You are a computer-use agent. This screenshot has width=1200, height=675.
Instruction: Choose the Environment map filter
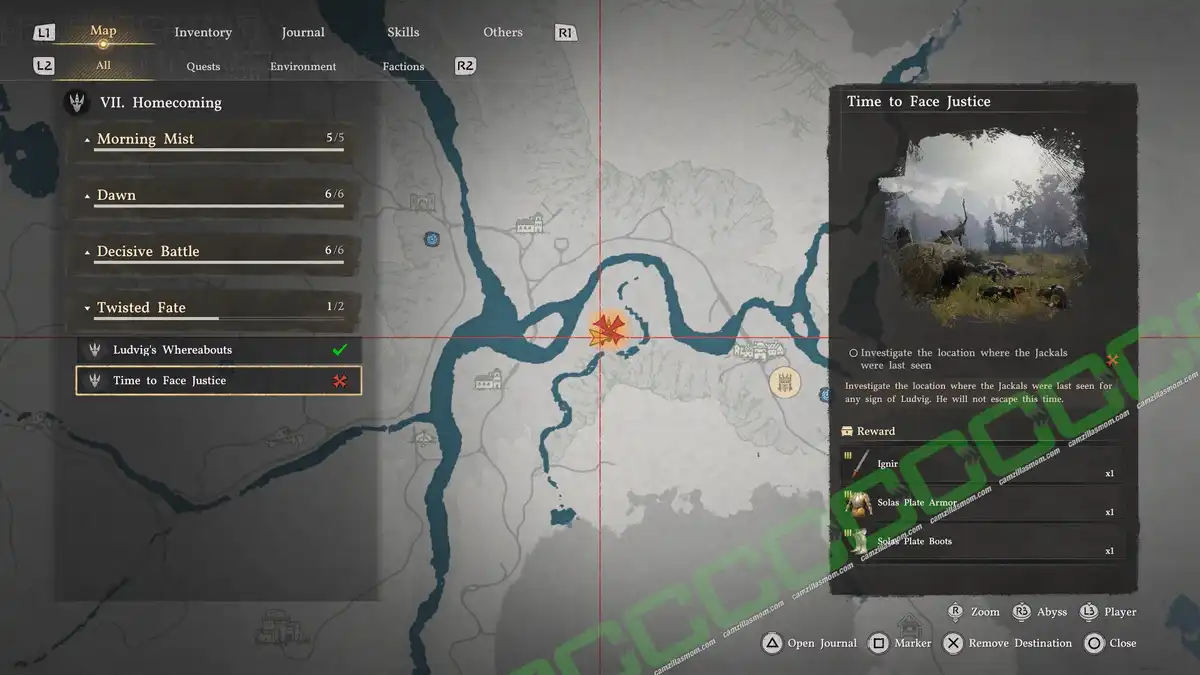[x=303, y=66]
